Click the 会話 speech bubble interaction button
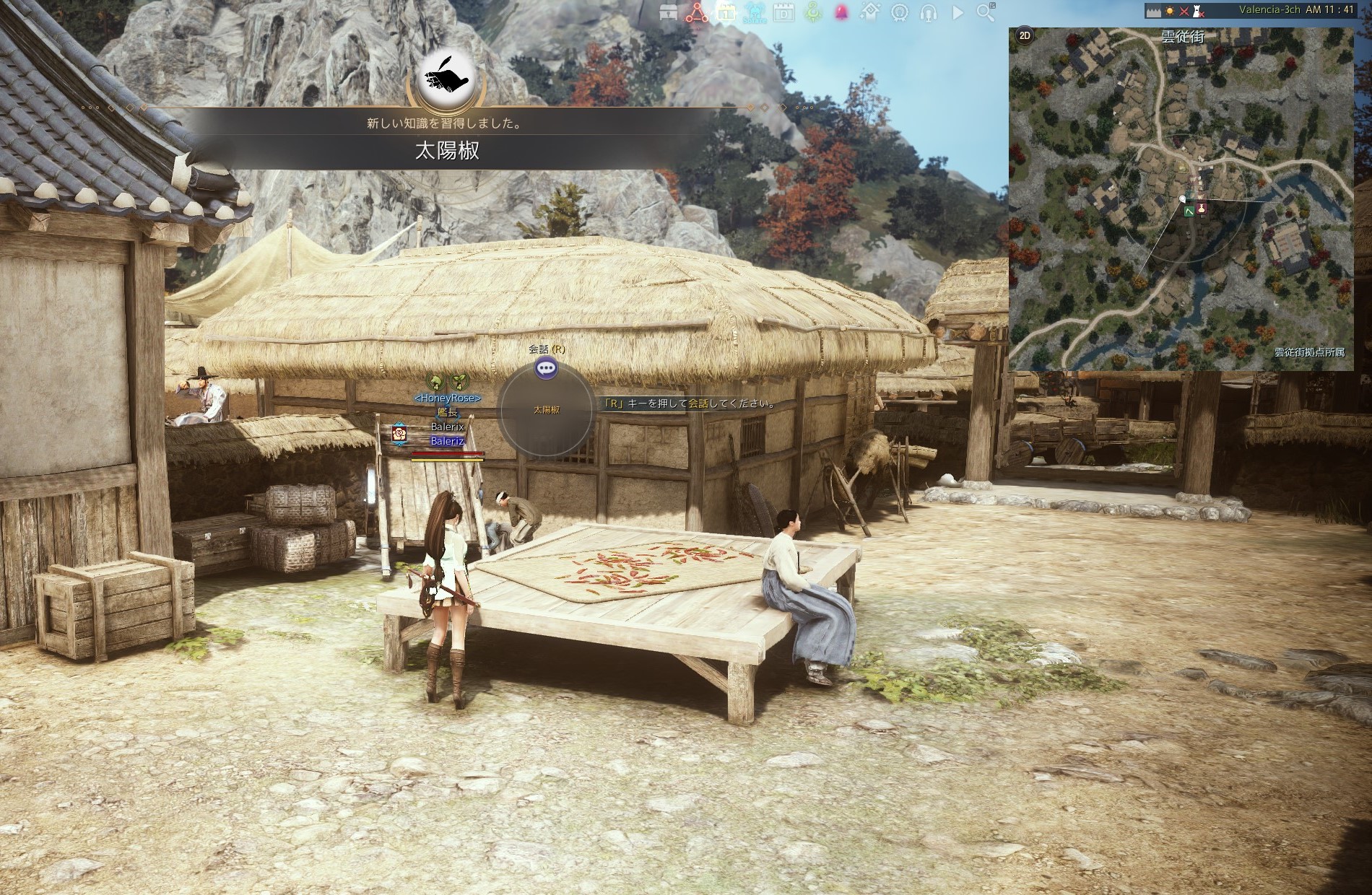 point(547,368)
